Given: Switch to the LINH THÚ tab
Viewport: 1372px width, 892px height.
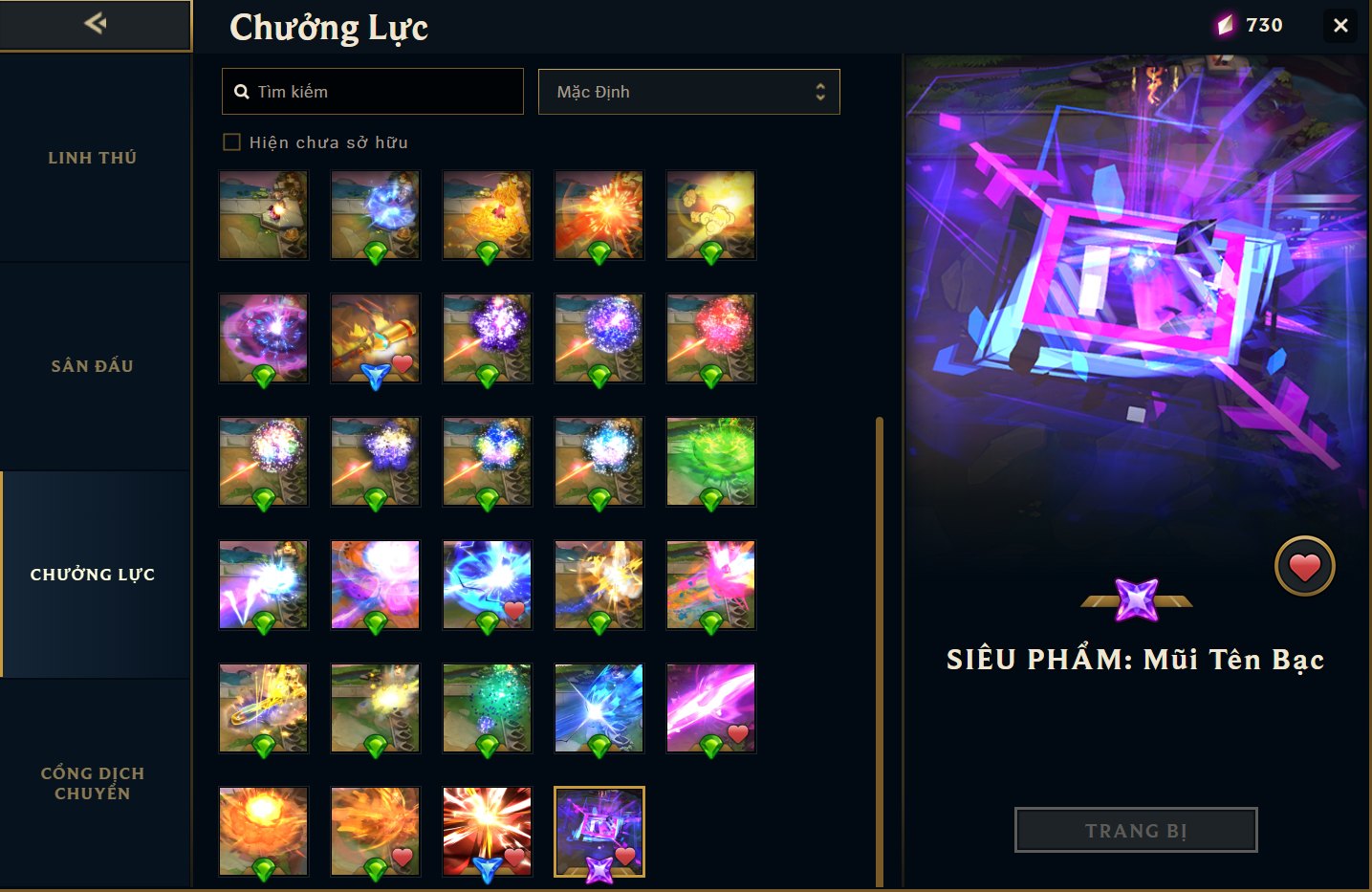Looking at the screenshot, I should tap(93, 157).
